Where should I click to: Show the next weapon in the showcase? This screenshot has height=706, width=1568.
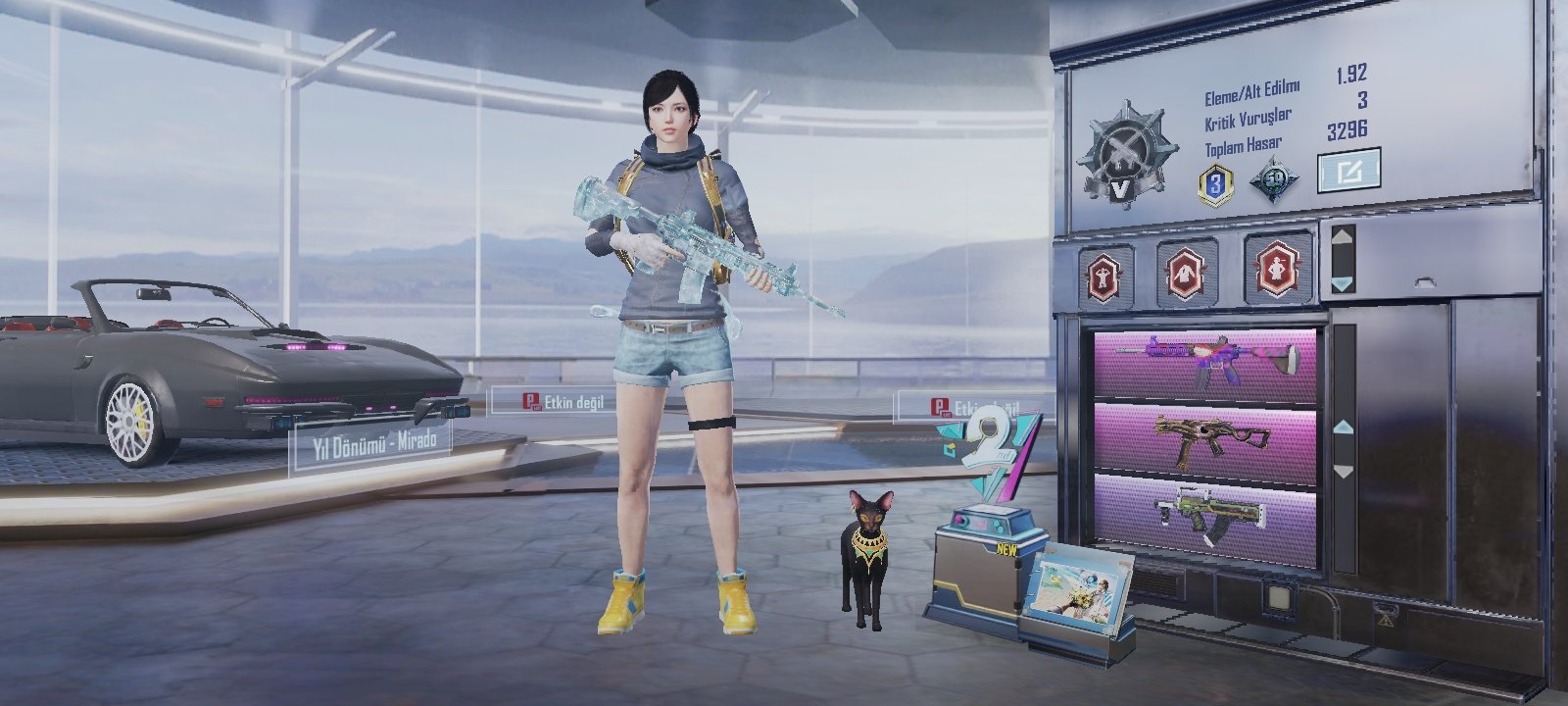click(x=1343, y=472)
